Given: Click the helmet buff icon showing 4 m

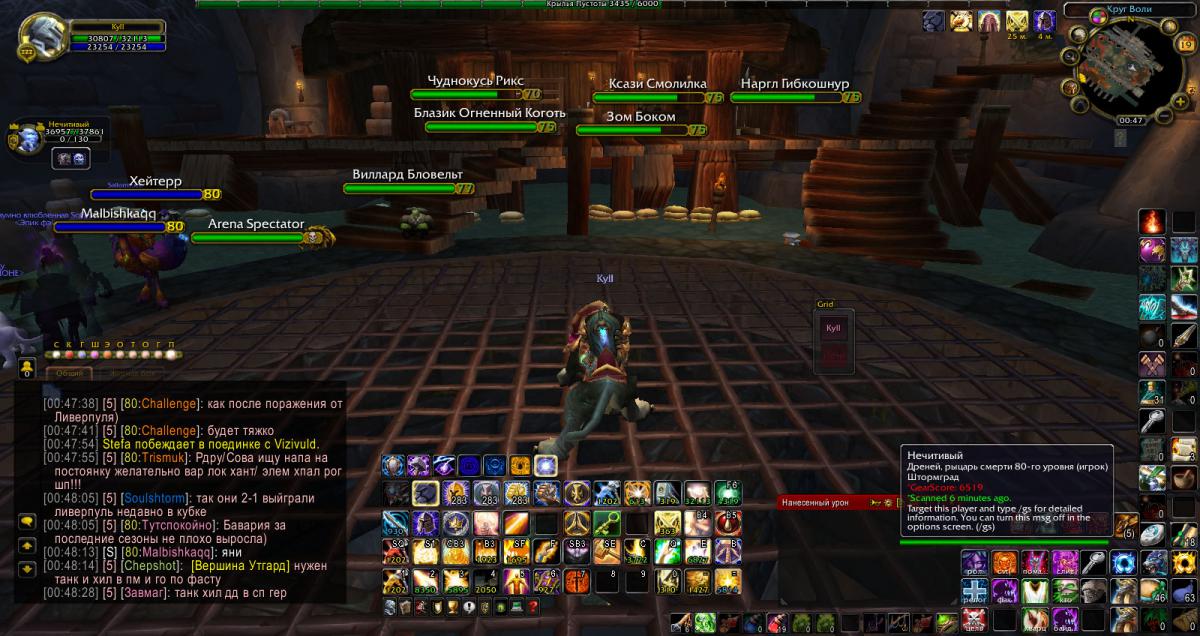Looking at the screenshot, I should (1044, 21).
